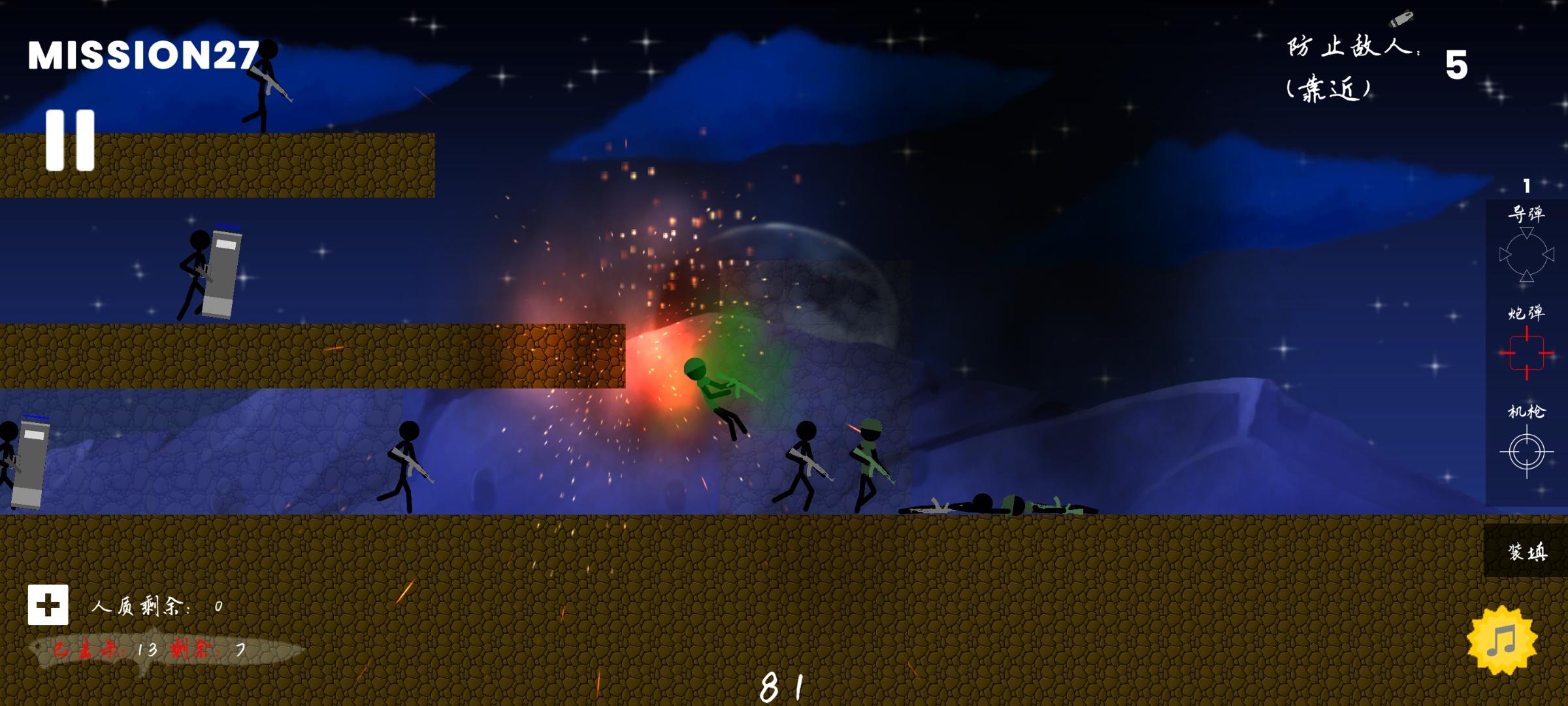
Task: Choose the 炮弹 cannon shell weapon
Action: (x=1526, y=353)
